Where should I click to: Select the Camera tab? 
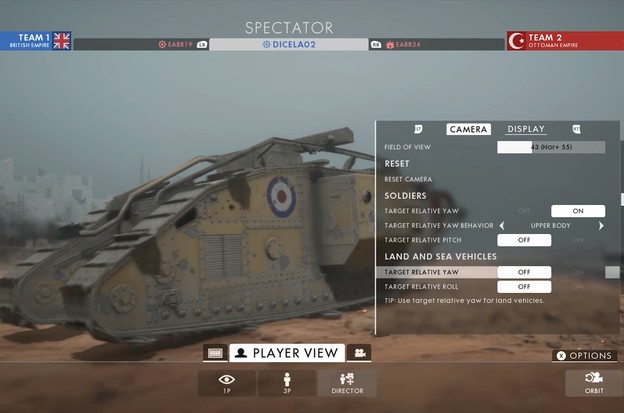click(x=468, y=129)
